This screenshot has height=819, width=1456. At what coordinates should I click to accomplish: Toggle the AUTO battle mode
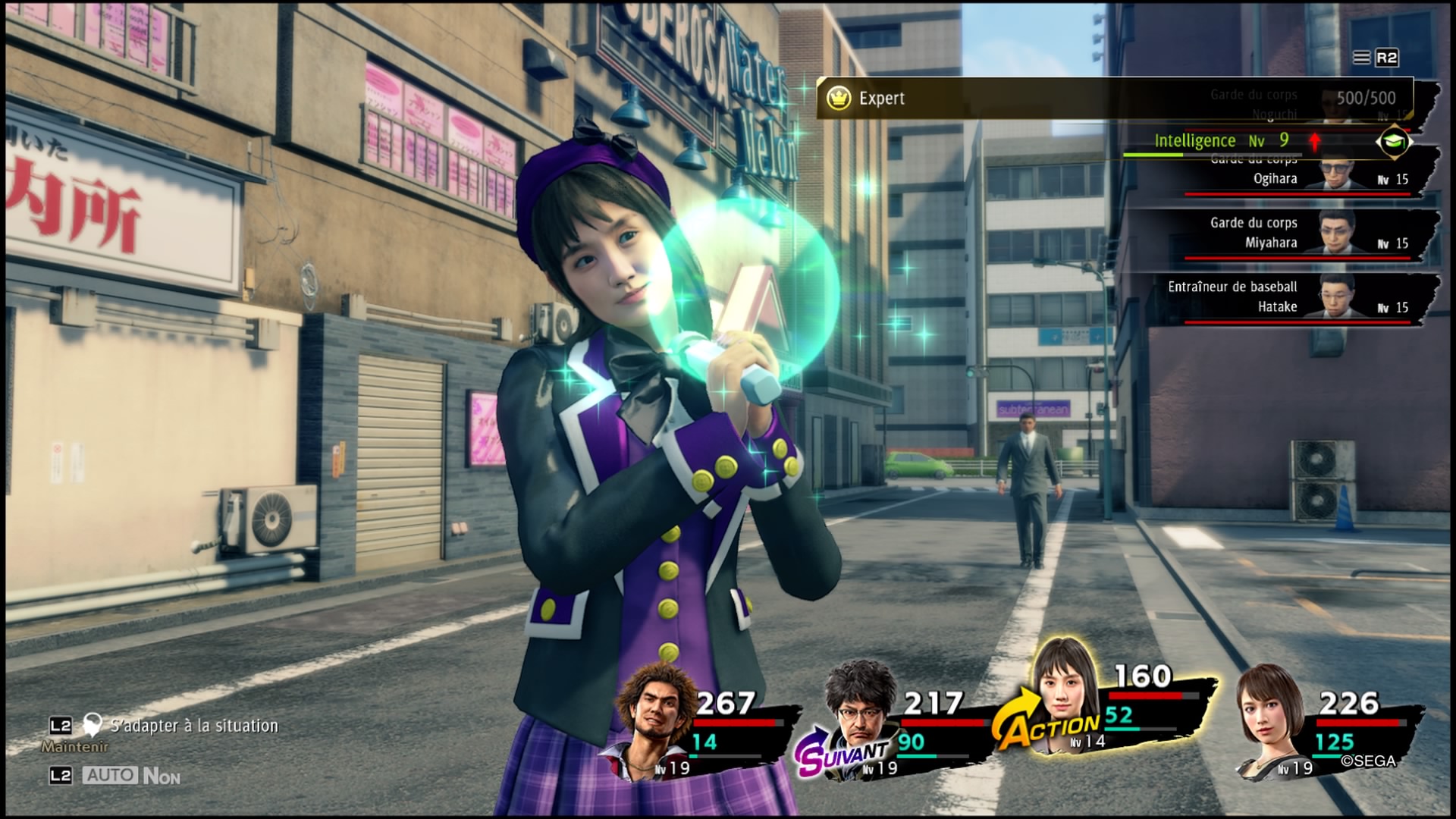111,776
